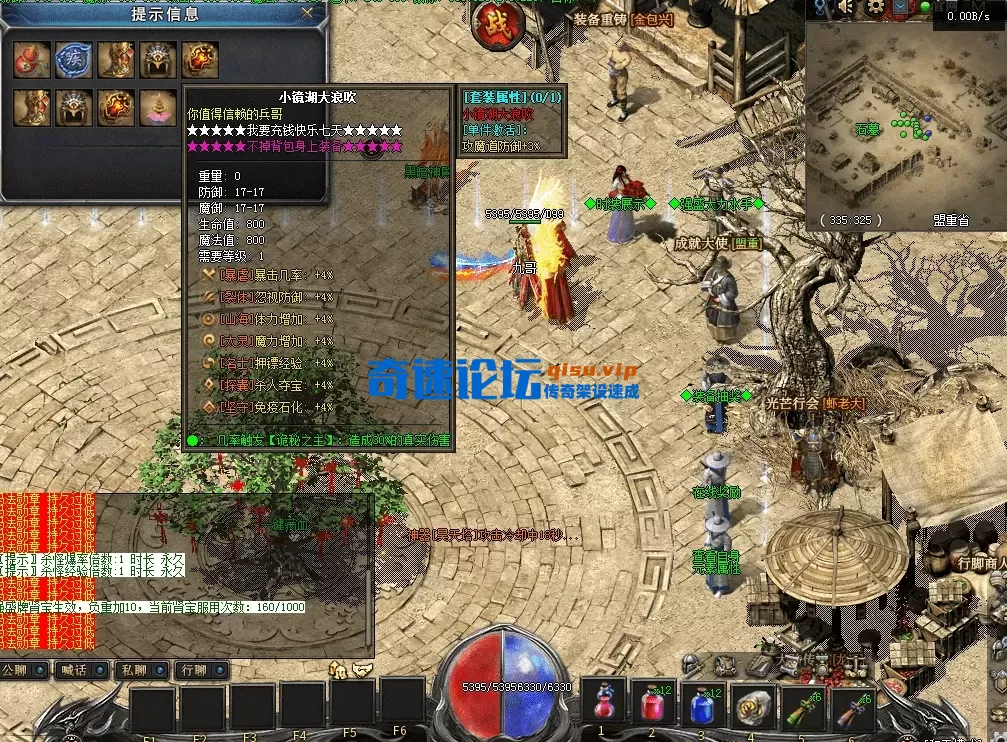Screen dimensions: 1007x742
Task: Use the blue mana potion stack
Action: click(x=703, y=704)
